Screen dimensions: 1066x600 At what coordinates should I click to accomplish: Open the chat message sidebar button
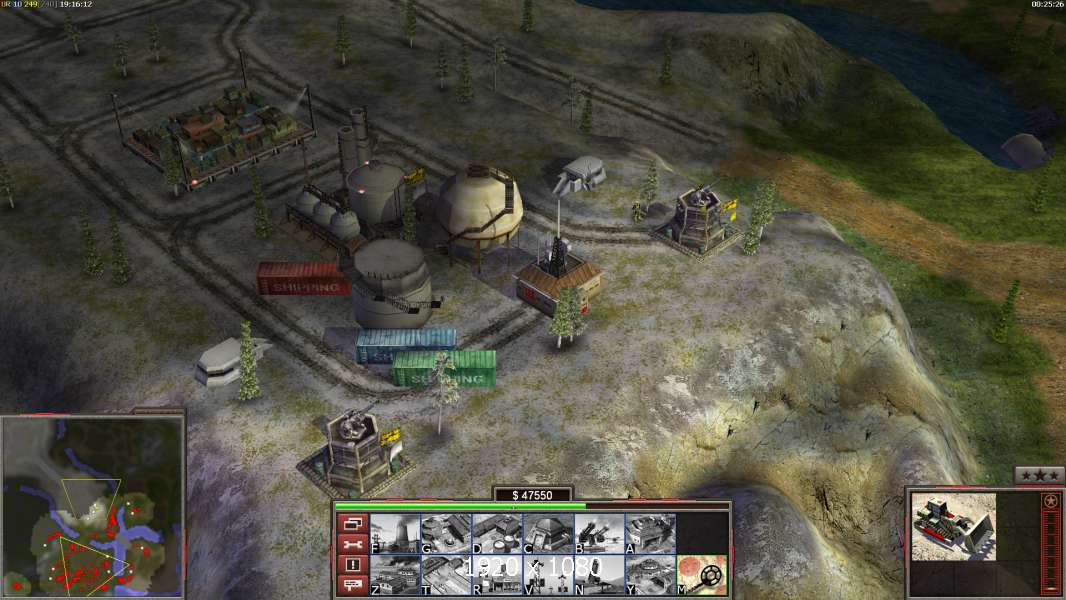click(352, 586)
